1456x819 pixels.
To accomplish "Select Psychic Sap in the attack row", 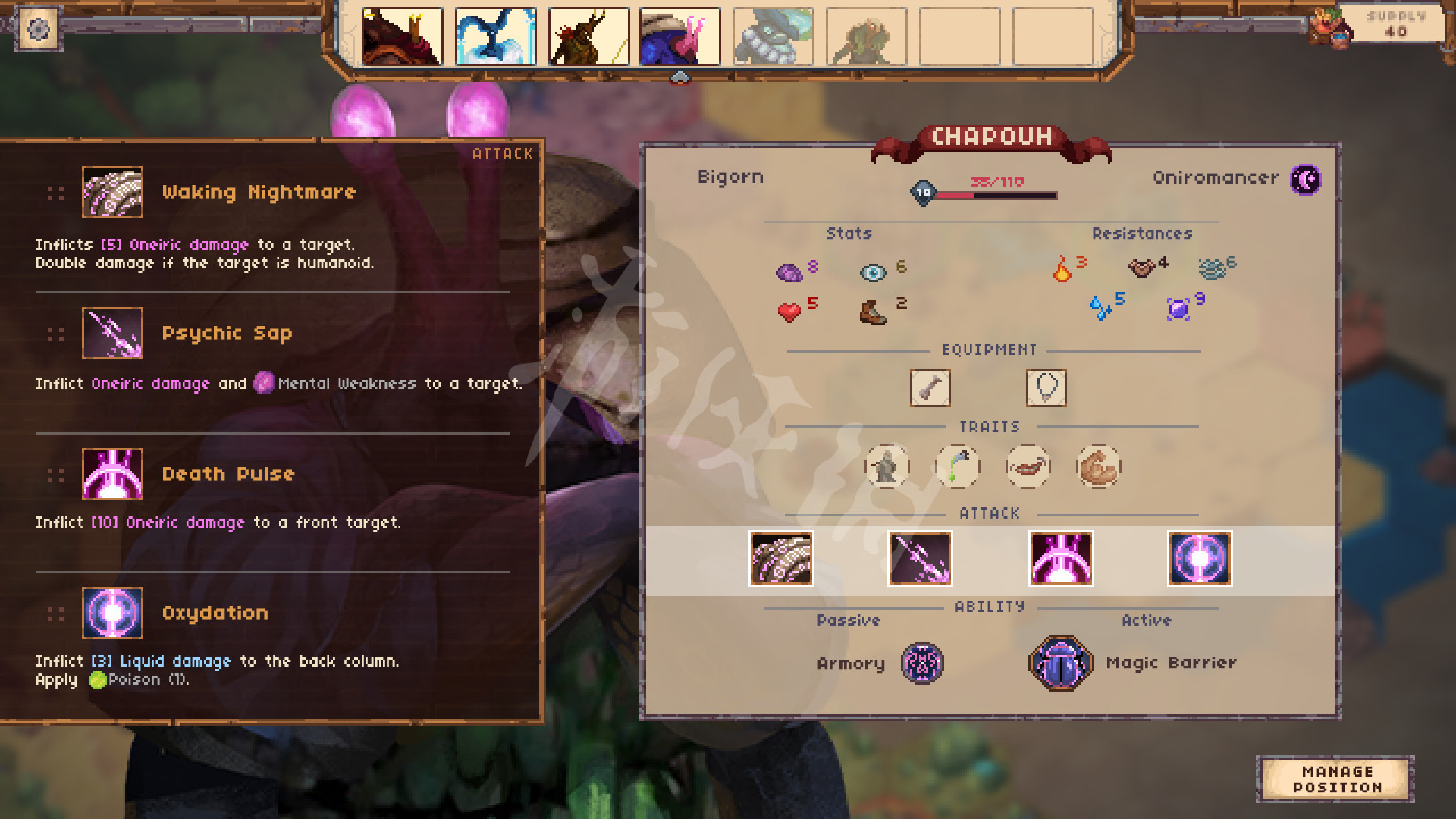I will coord(920,559).
